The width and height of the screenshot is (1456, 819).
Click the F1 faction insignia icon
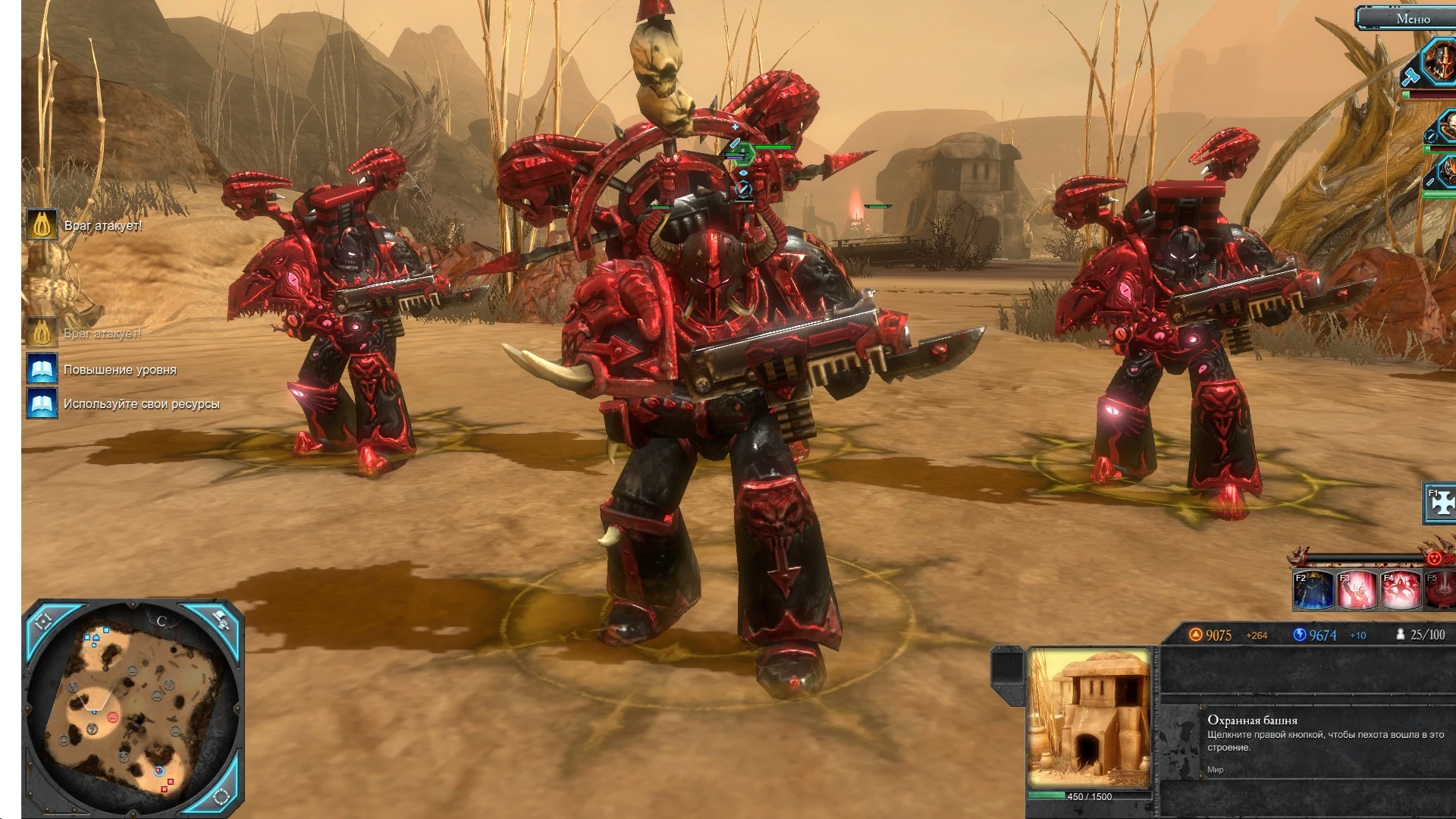click(1439, 503)
